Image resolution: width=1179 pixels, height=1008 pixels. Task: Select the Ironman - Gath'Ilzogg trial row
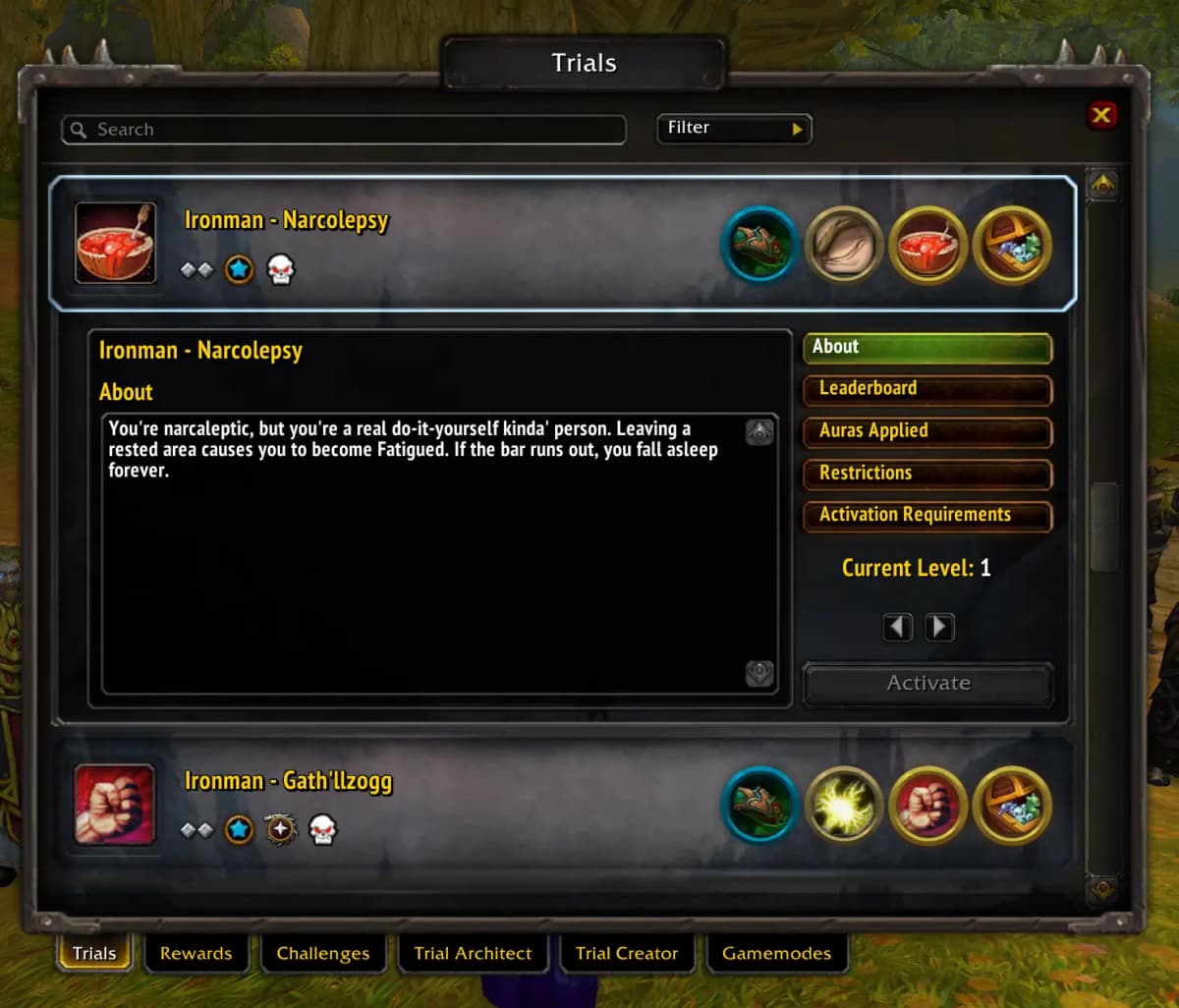[442, 806]
